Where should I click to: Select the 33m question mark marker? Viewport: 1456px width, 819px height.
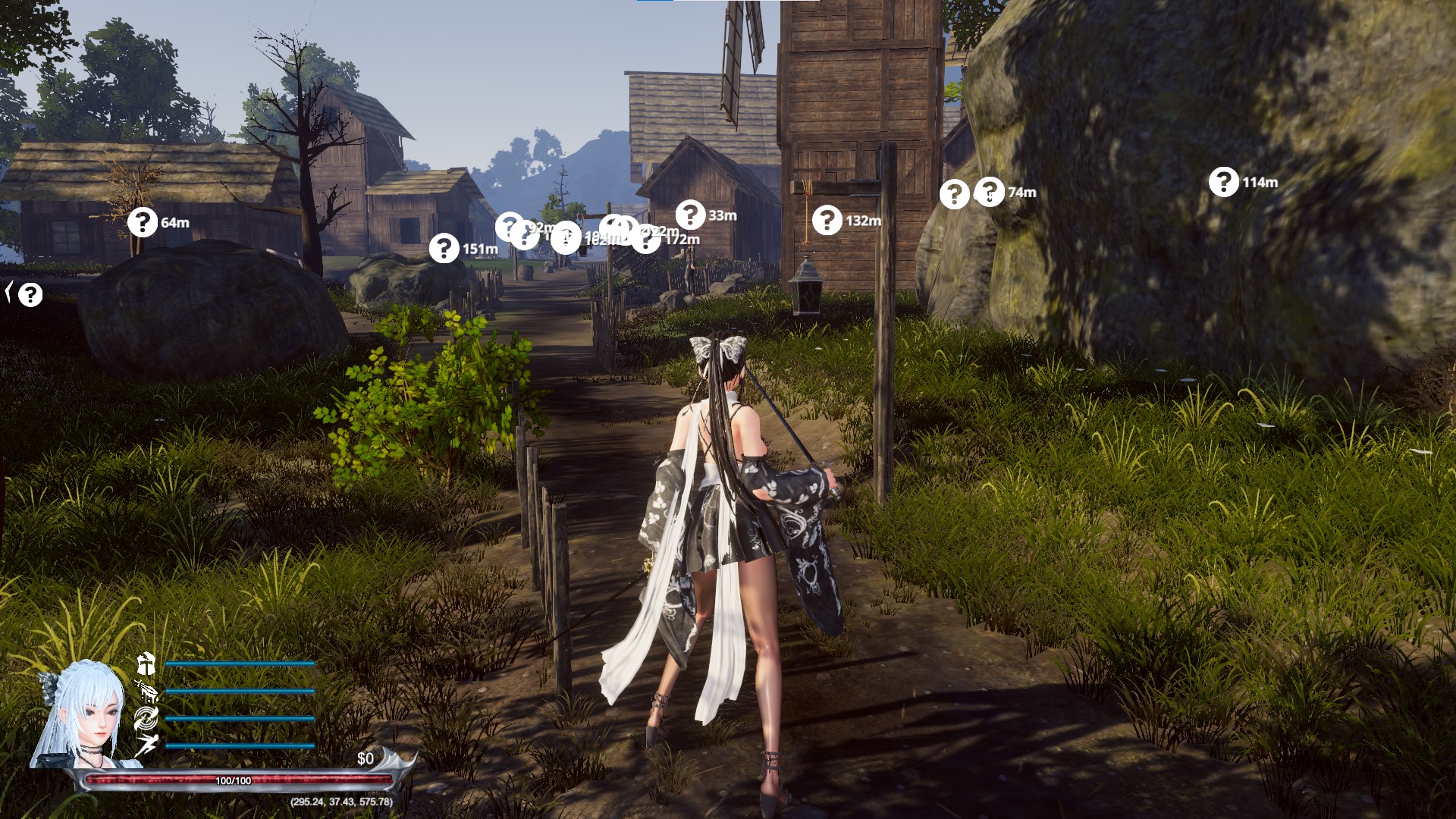[690, 215]
